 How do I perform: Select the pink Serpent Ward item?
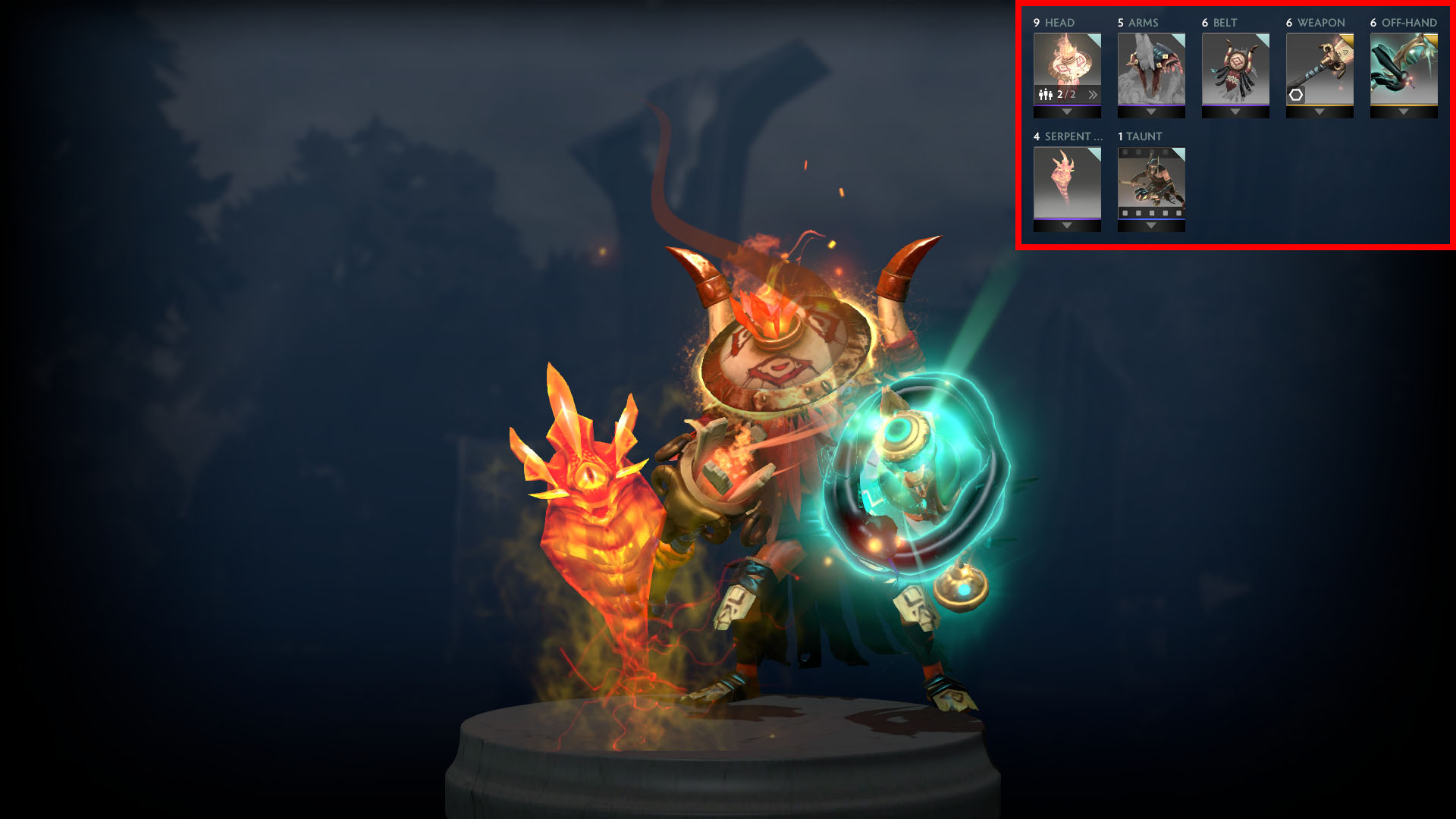click(x=1067, y=186)
